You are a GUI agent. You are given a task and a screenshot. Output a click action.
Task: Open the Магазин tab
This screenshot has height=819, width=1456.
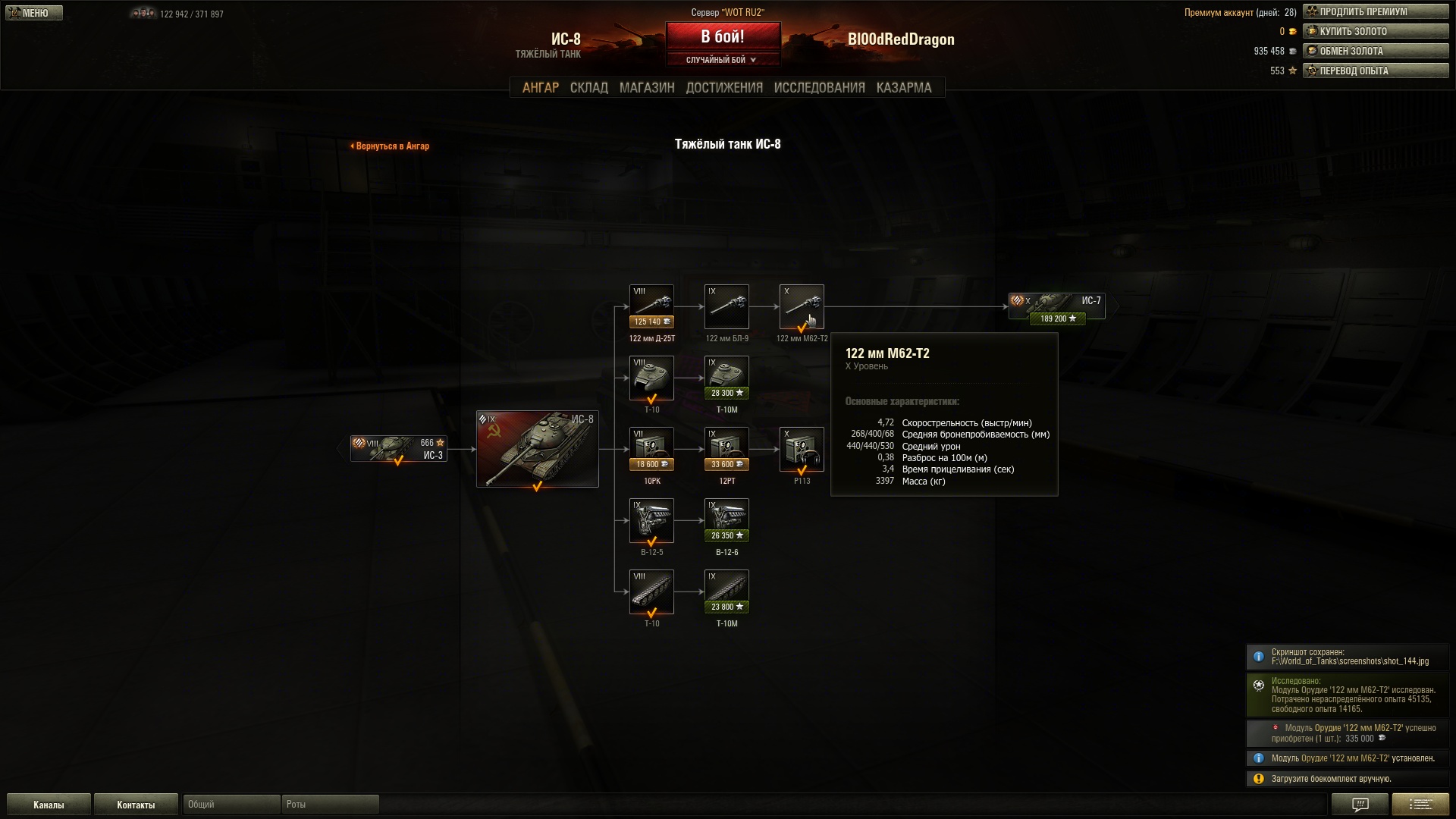[x=646, y=88]
